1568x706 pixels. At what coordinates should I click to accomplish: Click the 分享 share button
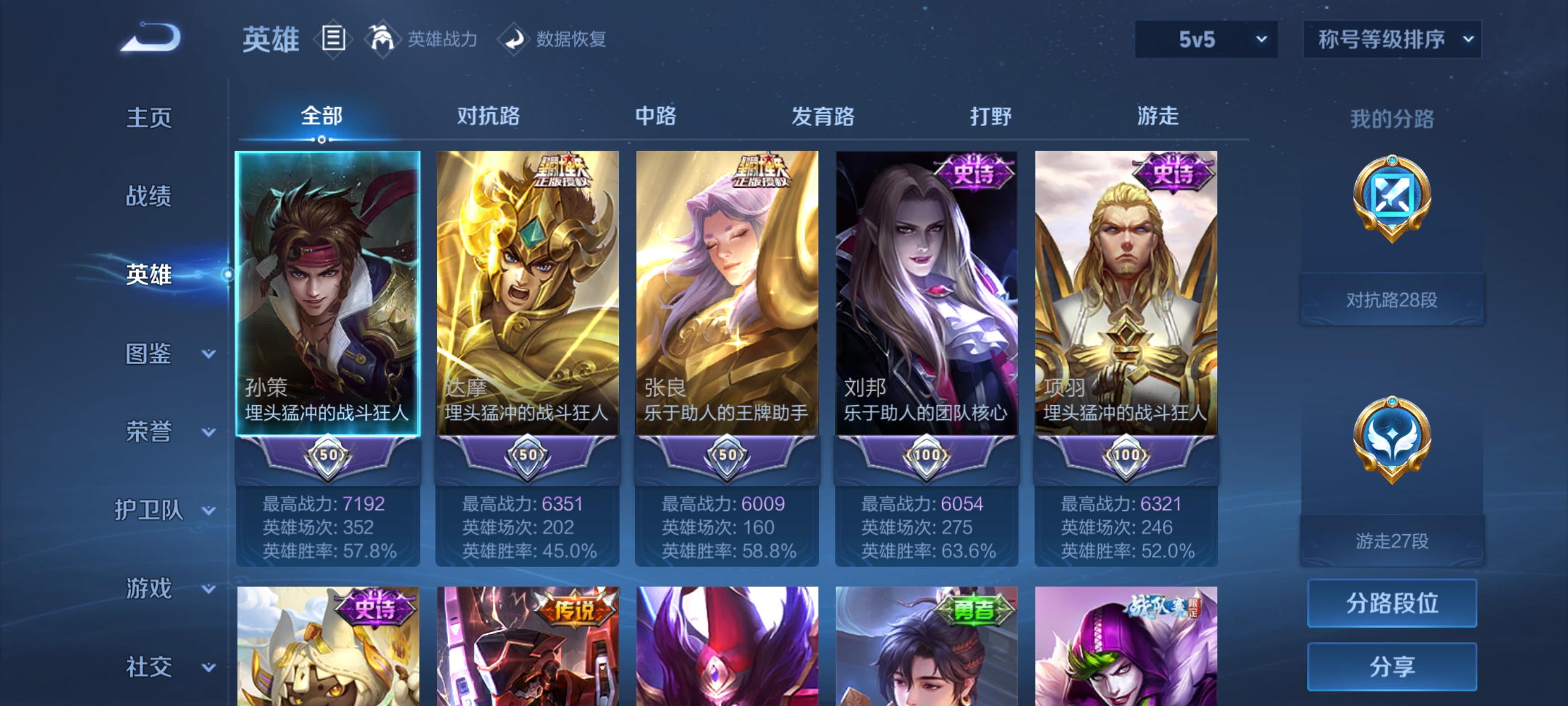(x=1393, y=667)
